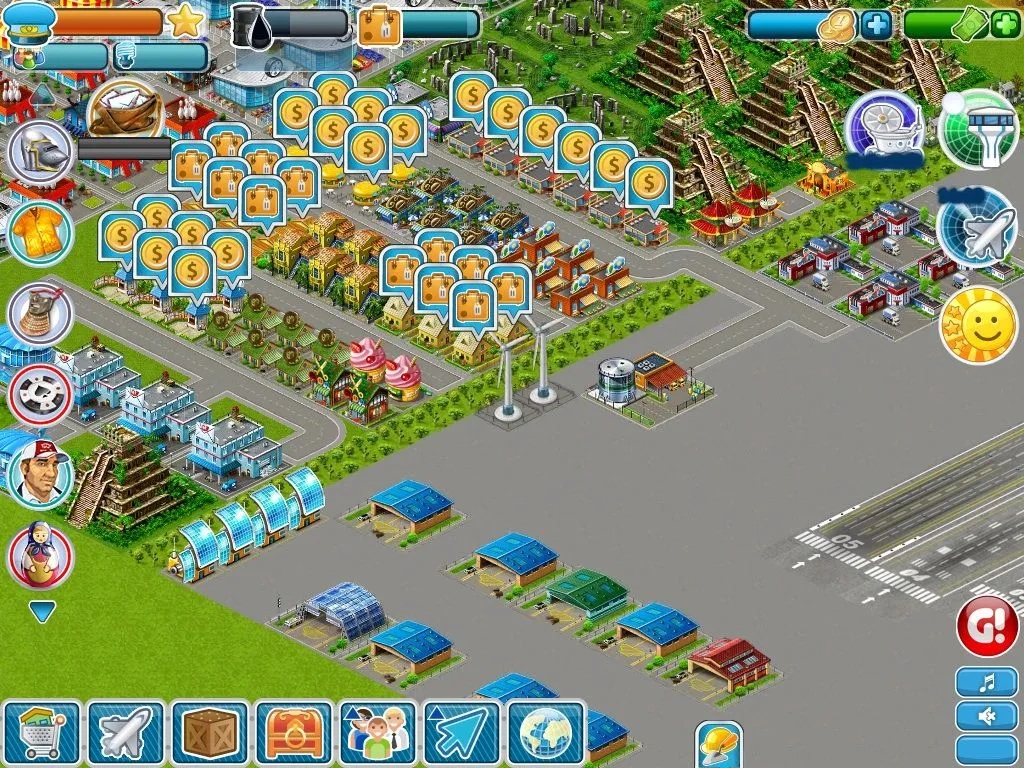
Task: Open the shopping cart store
Action: coord(42,733)
